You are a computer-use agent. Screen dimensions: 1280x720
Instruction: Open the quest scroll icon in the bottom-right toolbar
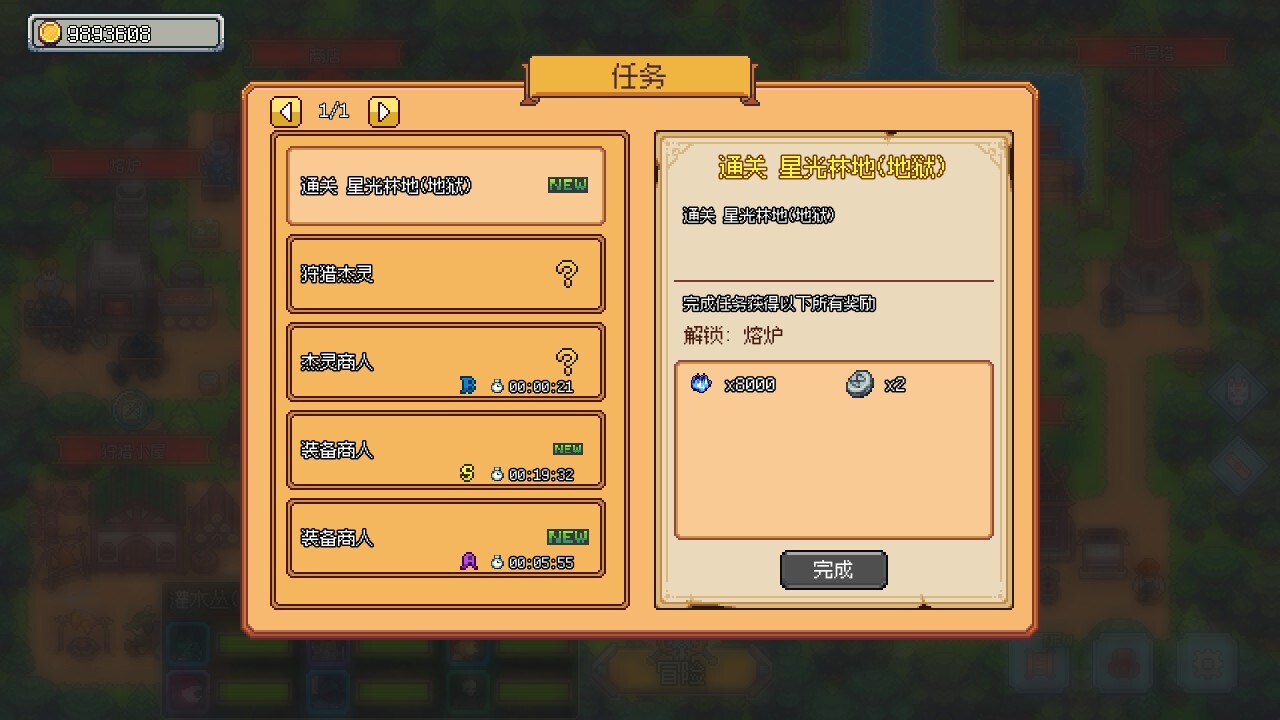[x=1040, y=662]
